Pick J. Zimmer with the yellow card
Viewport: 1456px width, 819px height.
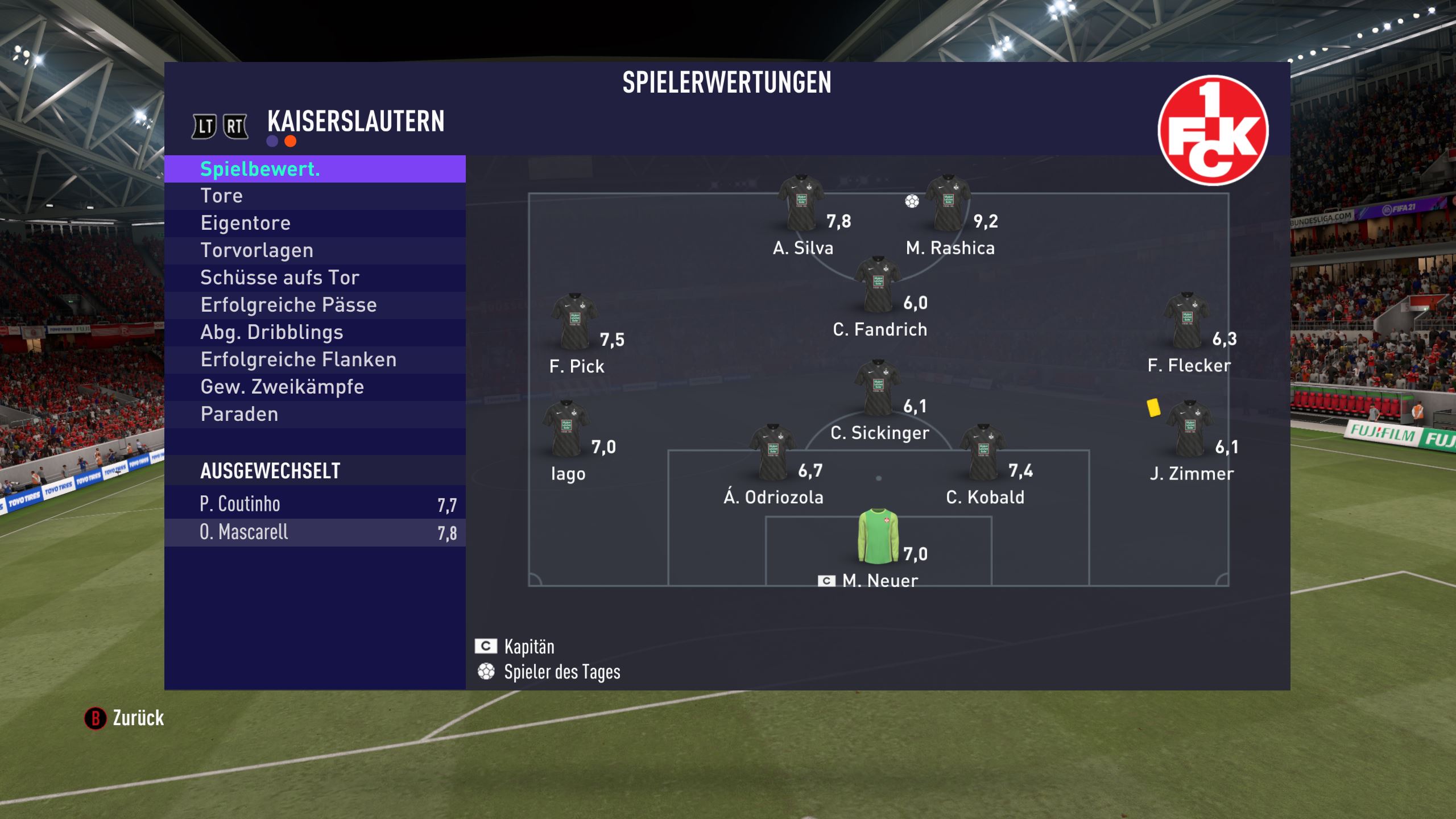1189,429
